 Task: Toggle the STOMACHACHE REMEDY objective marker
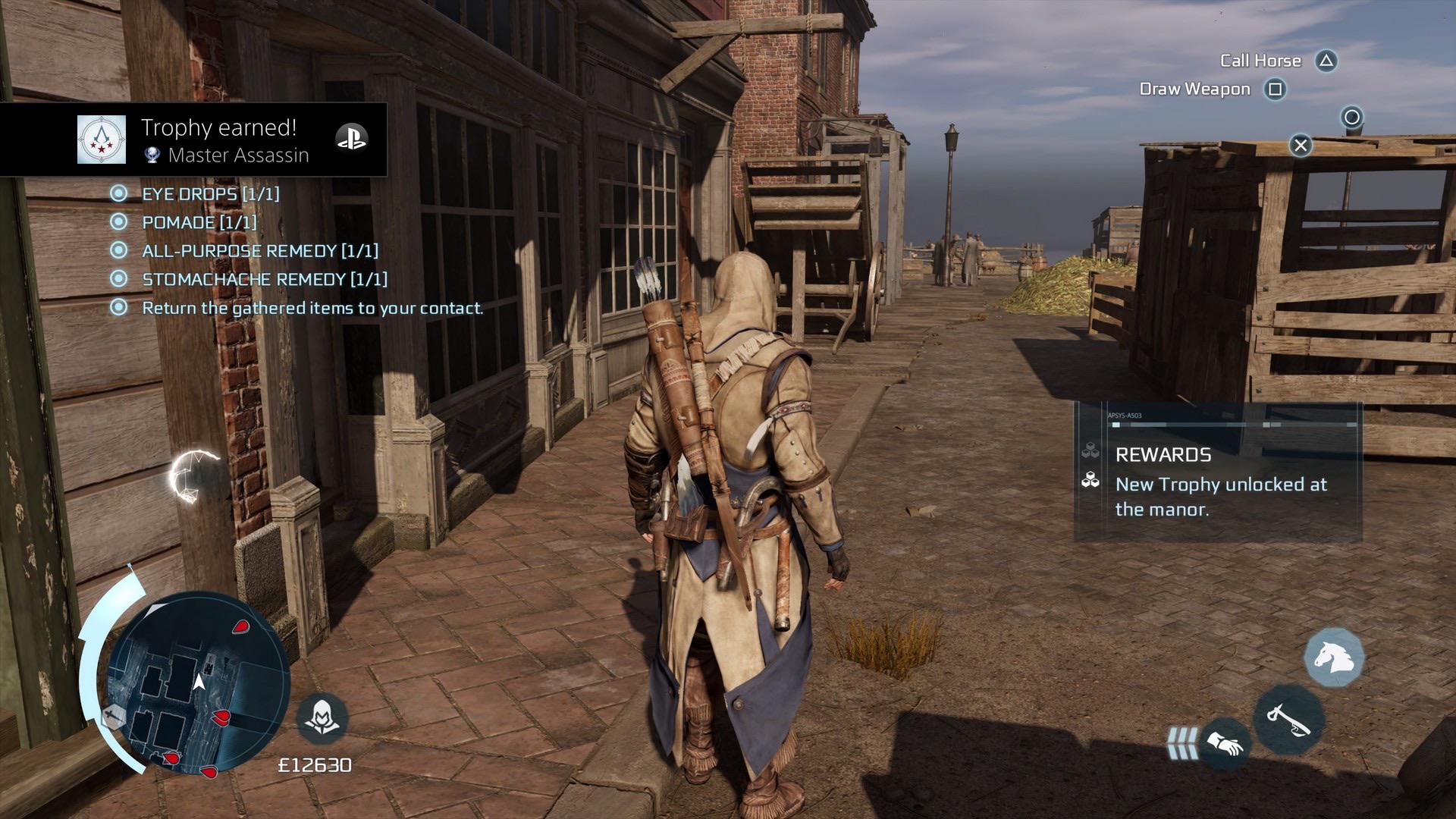pyautogui.click(x=118, y=279)
